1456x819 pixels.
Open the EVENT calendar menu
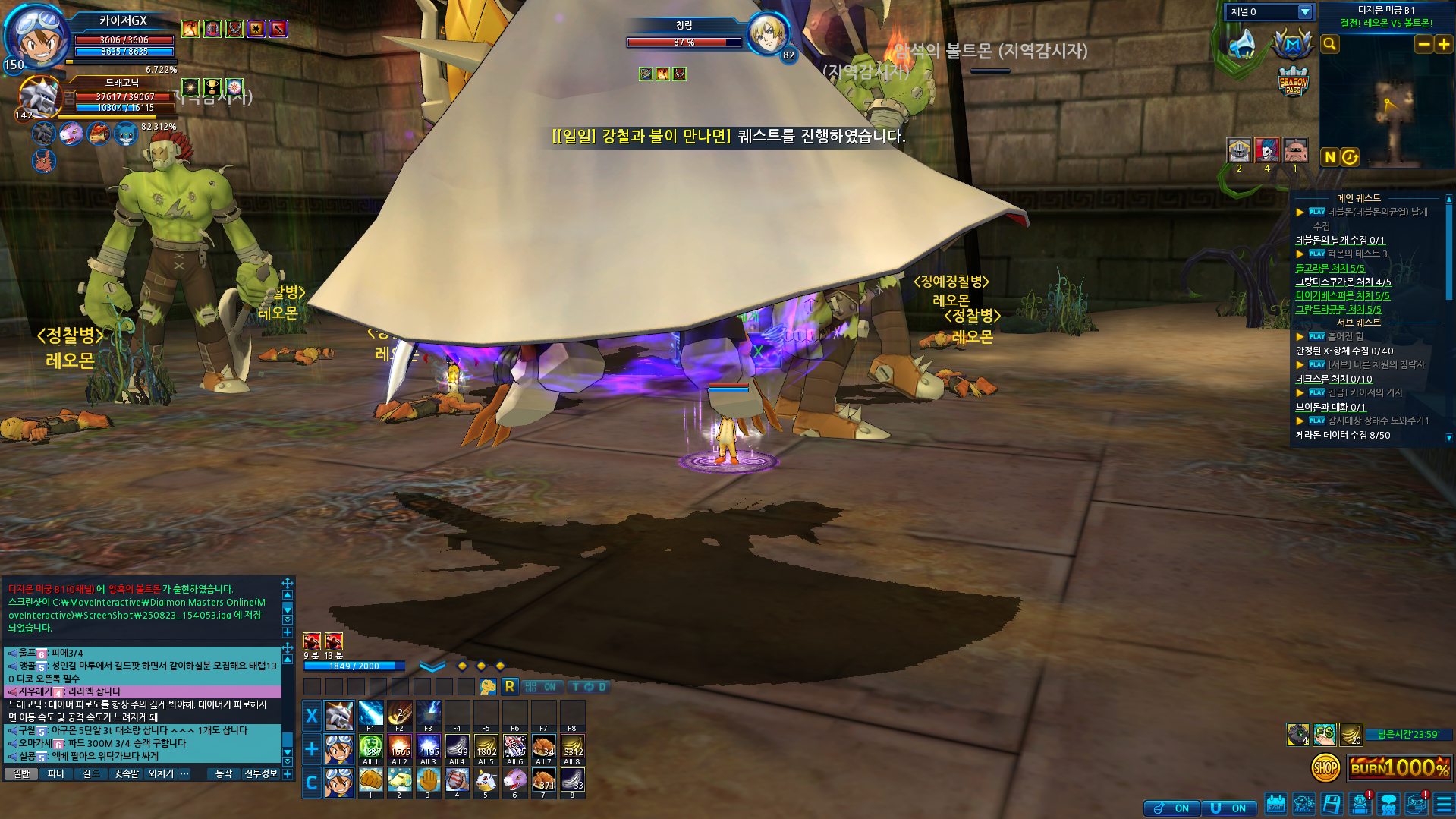tap(1275, 805)
